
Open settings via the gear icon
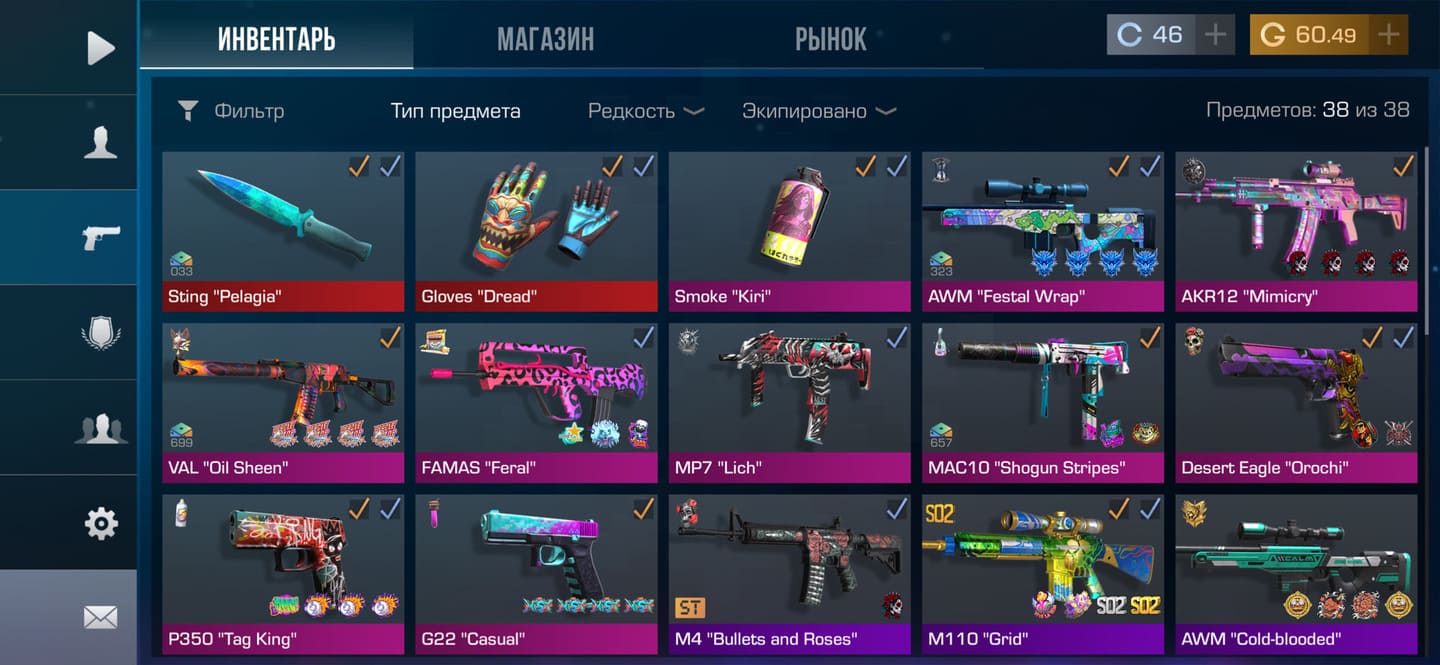(x=100, y=523)
